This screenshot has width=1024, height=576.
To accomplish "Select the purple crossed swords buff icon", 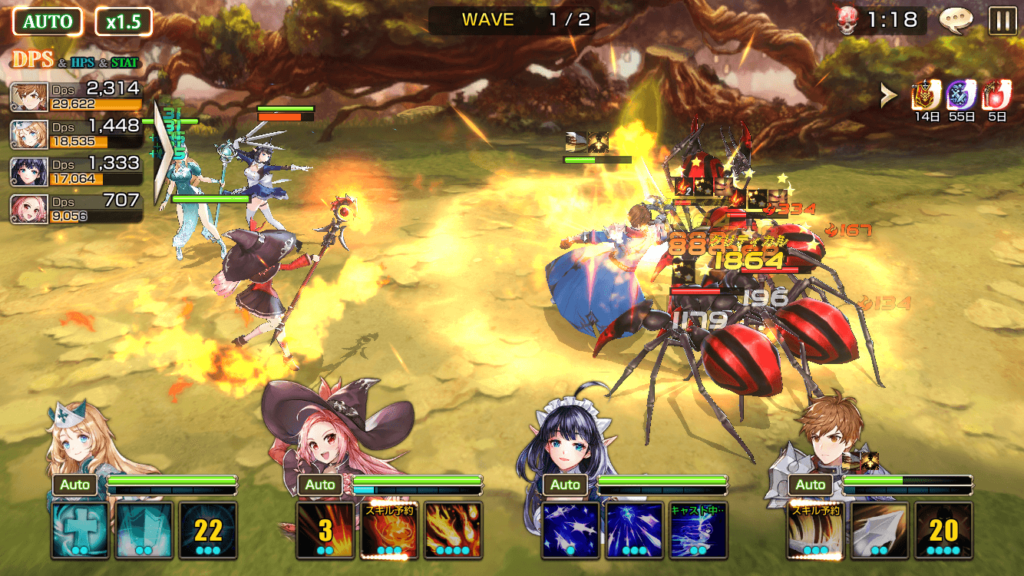I will tap(961, 95).
